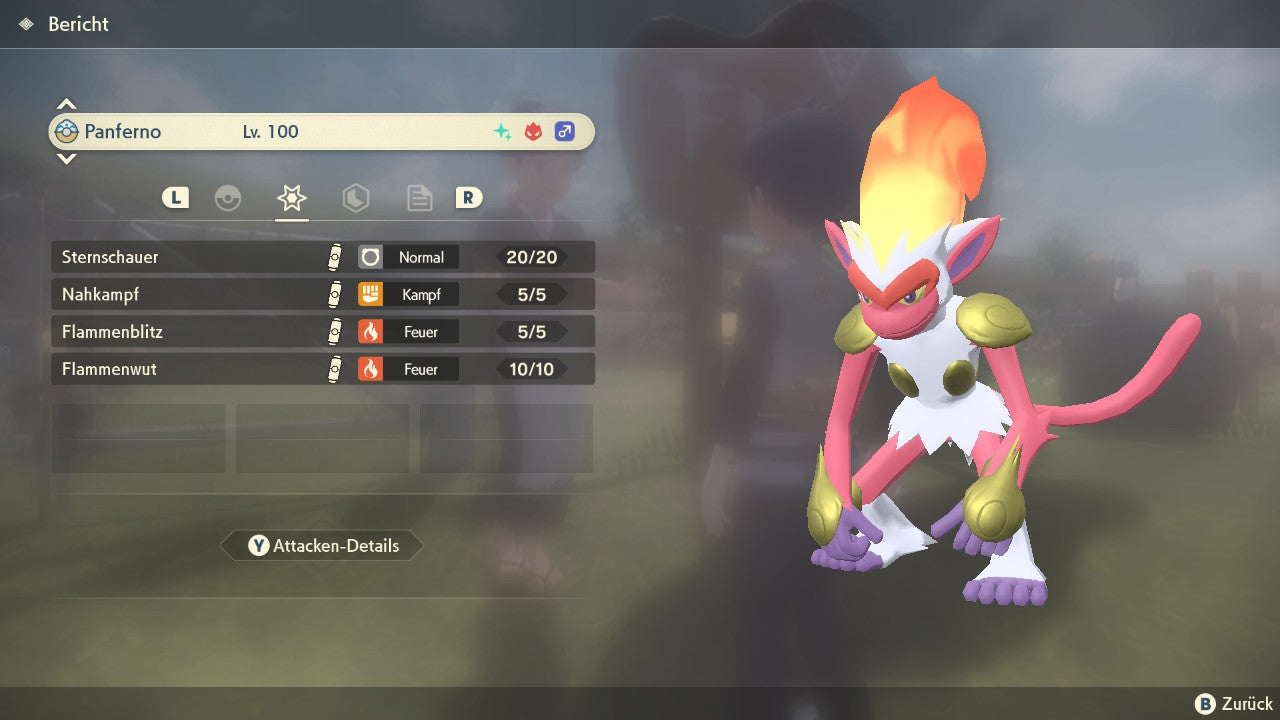Open the hexagon shield tab
The image size is (1280, 720).
(x=355, y=198)
